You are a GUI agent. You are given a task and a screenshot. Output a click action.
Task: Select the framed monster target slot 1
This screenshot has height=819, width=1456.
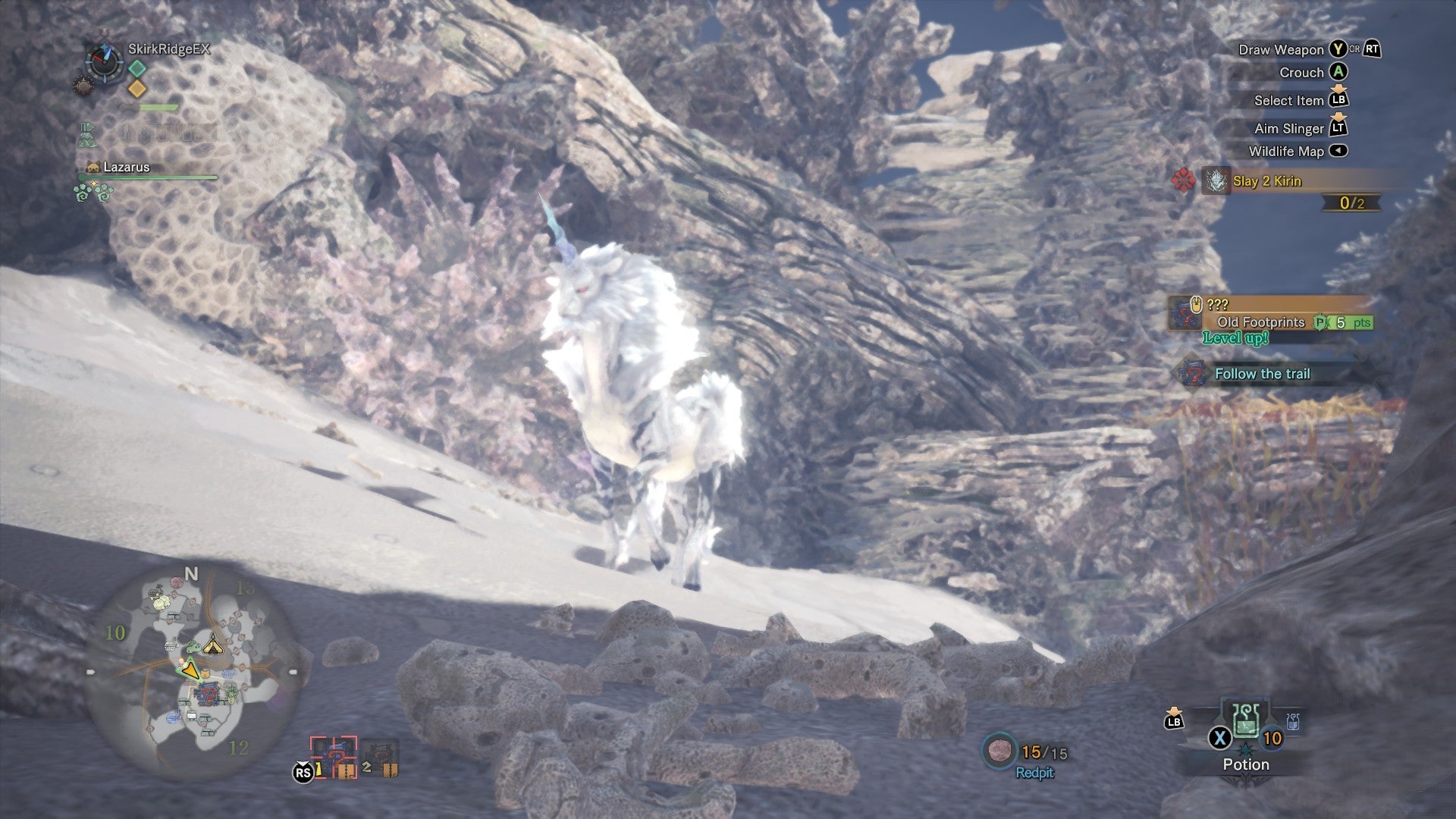coord(334,758)
